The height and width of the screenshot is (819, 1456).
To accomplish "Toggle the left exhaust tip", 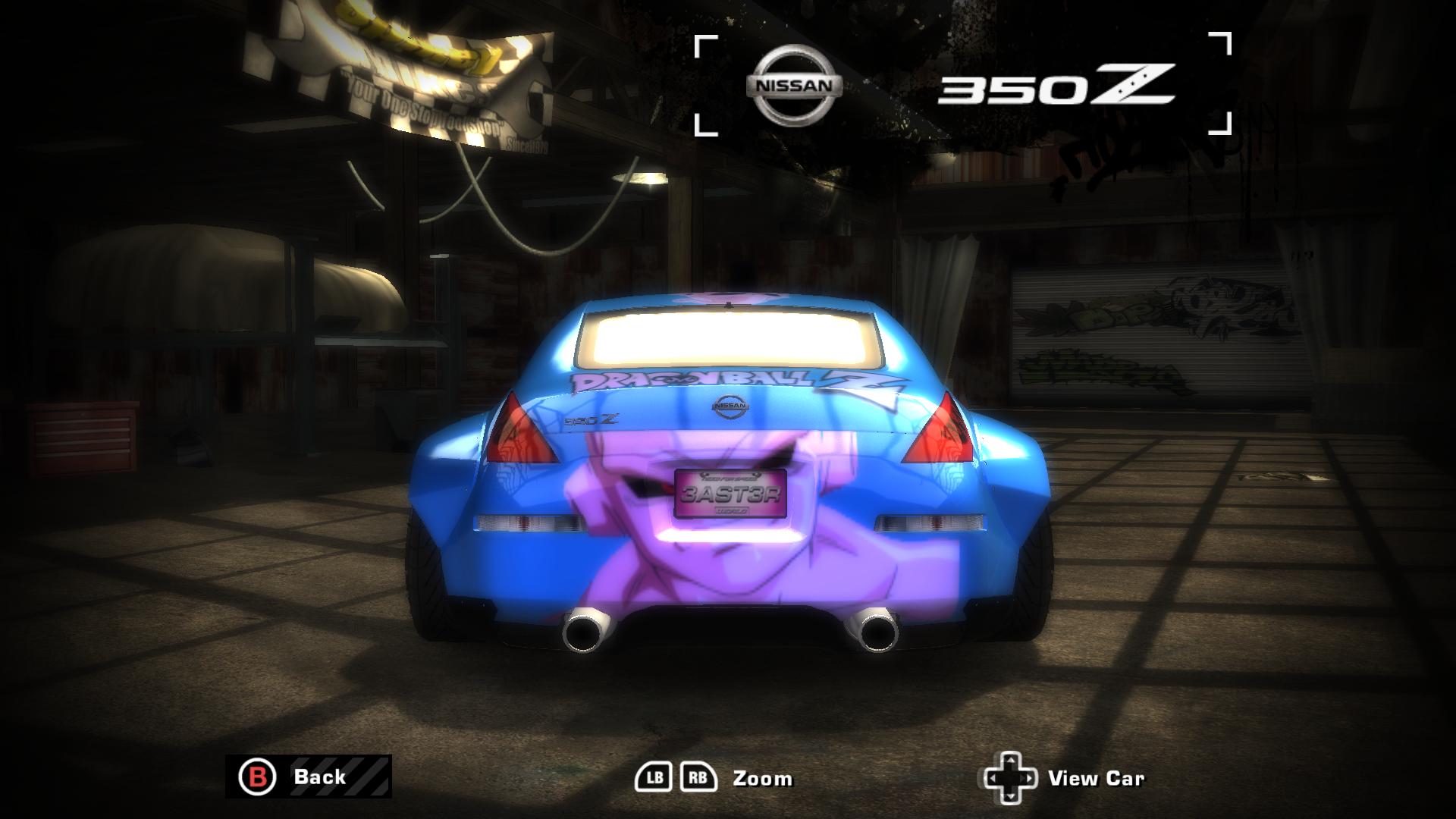I will tap(587, 630).
